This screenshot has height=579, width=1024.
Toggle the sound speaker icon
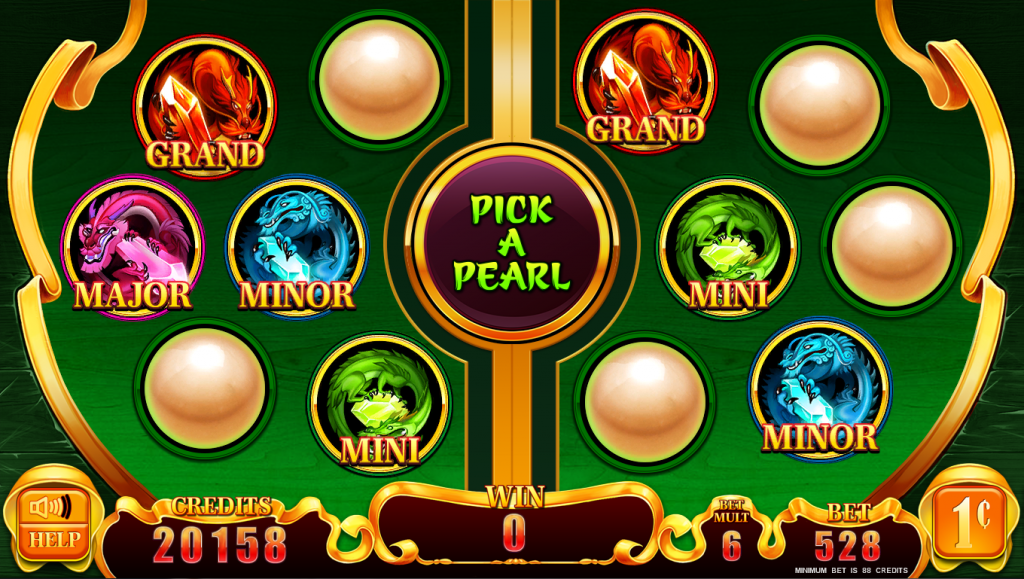coord(48,509)
